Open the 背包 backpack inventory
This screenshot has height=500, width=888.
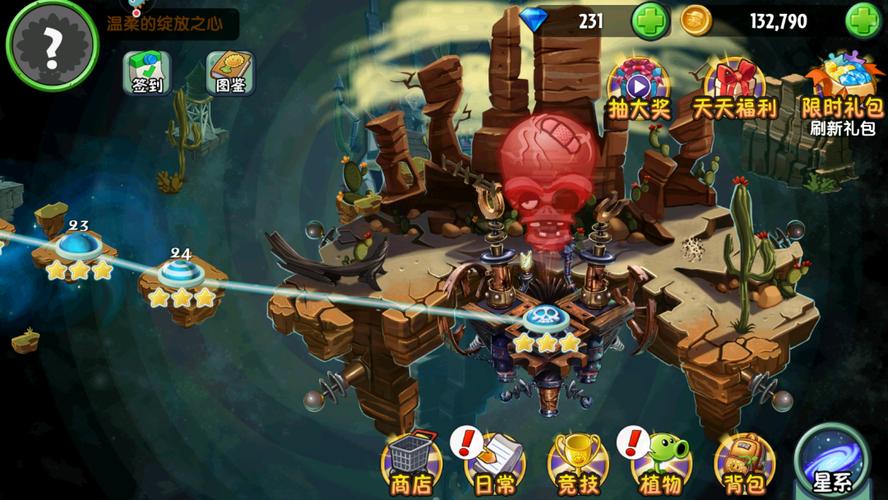coord(744,463)
